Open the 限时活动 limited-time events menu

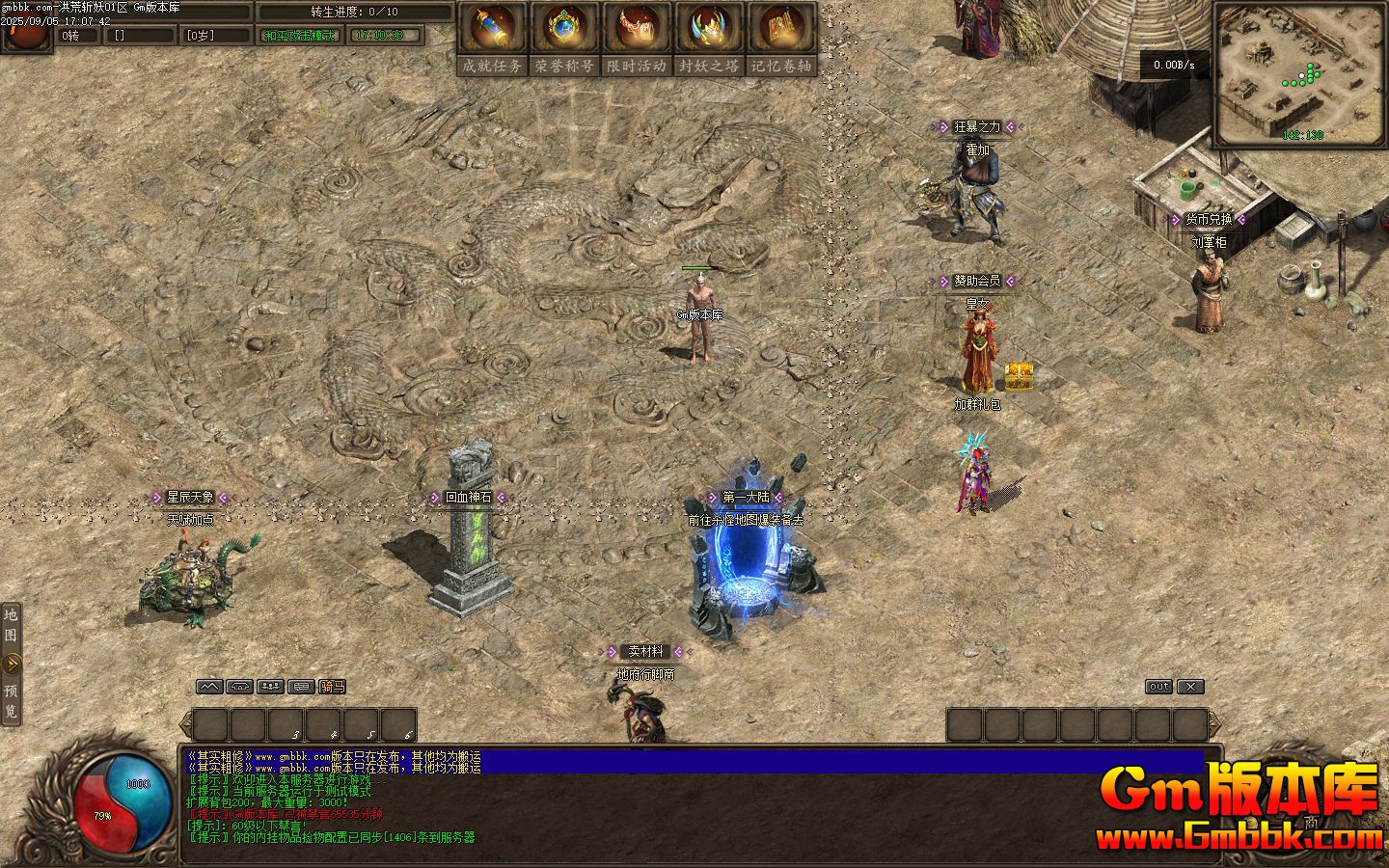click(637, 39)
